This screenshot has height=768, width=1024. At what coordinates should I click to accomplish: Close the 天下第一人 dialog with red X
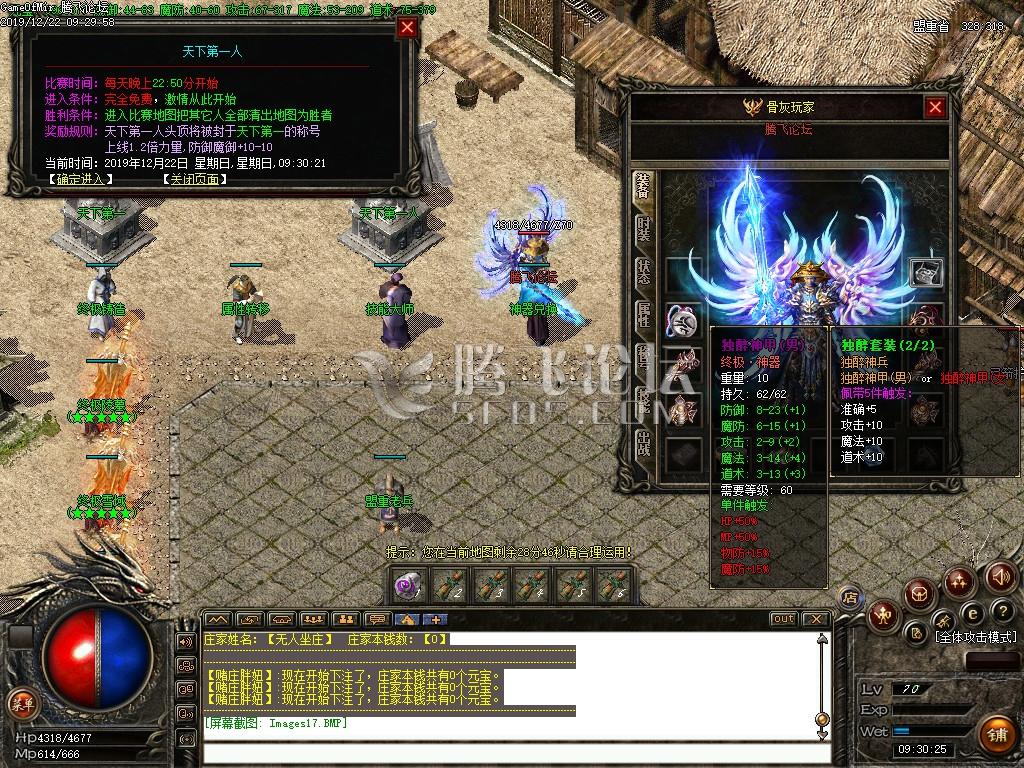407,28
